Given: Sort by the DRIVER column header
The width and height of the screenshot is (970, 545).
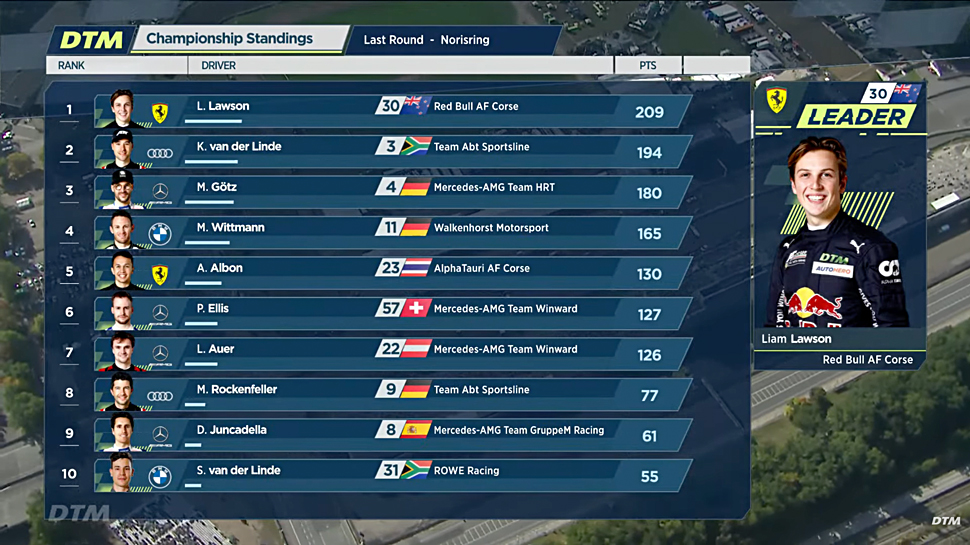Looking at the screenshot, I should tap(219, 66).
